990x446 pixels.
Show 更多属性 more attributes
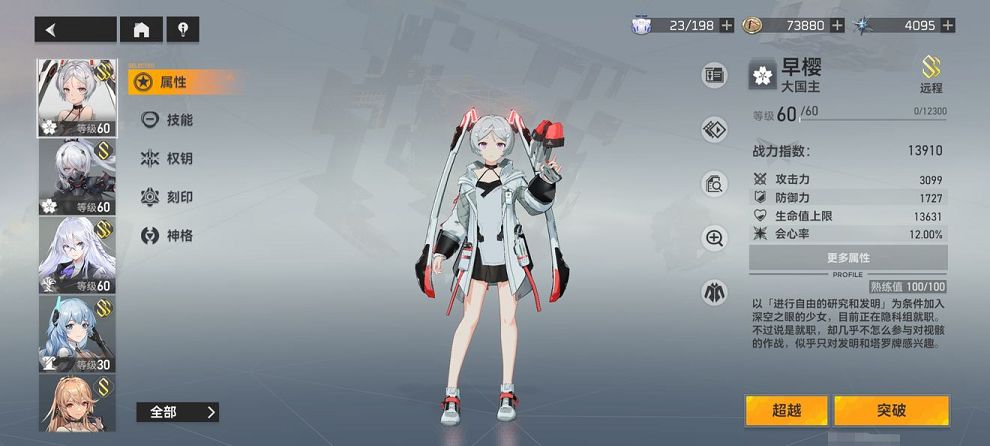849,258
